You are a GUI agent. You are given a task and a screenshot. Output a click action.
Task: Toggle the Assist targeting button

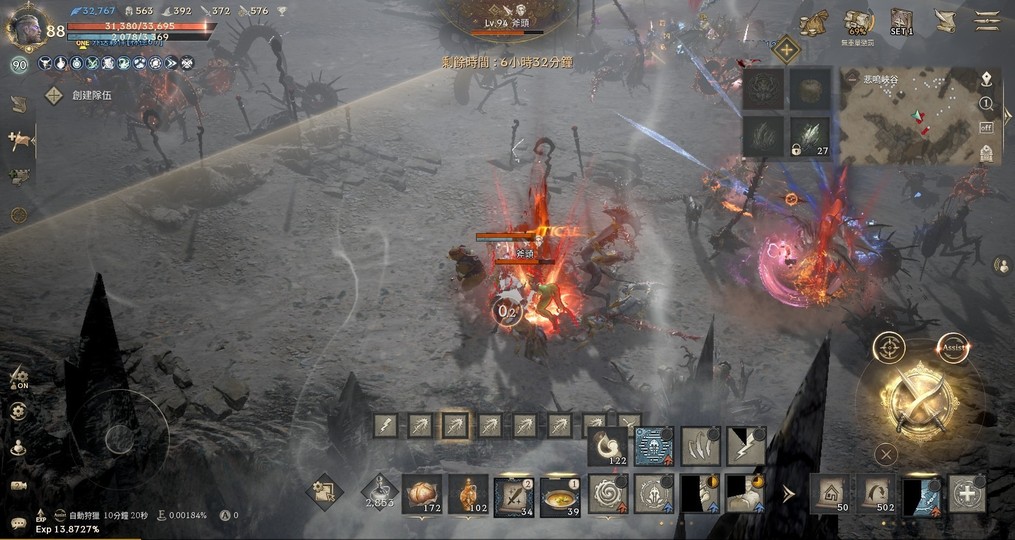(953, 347)
